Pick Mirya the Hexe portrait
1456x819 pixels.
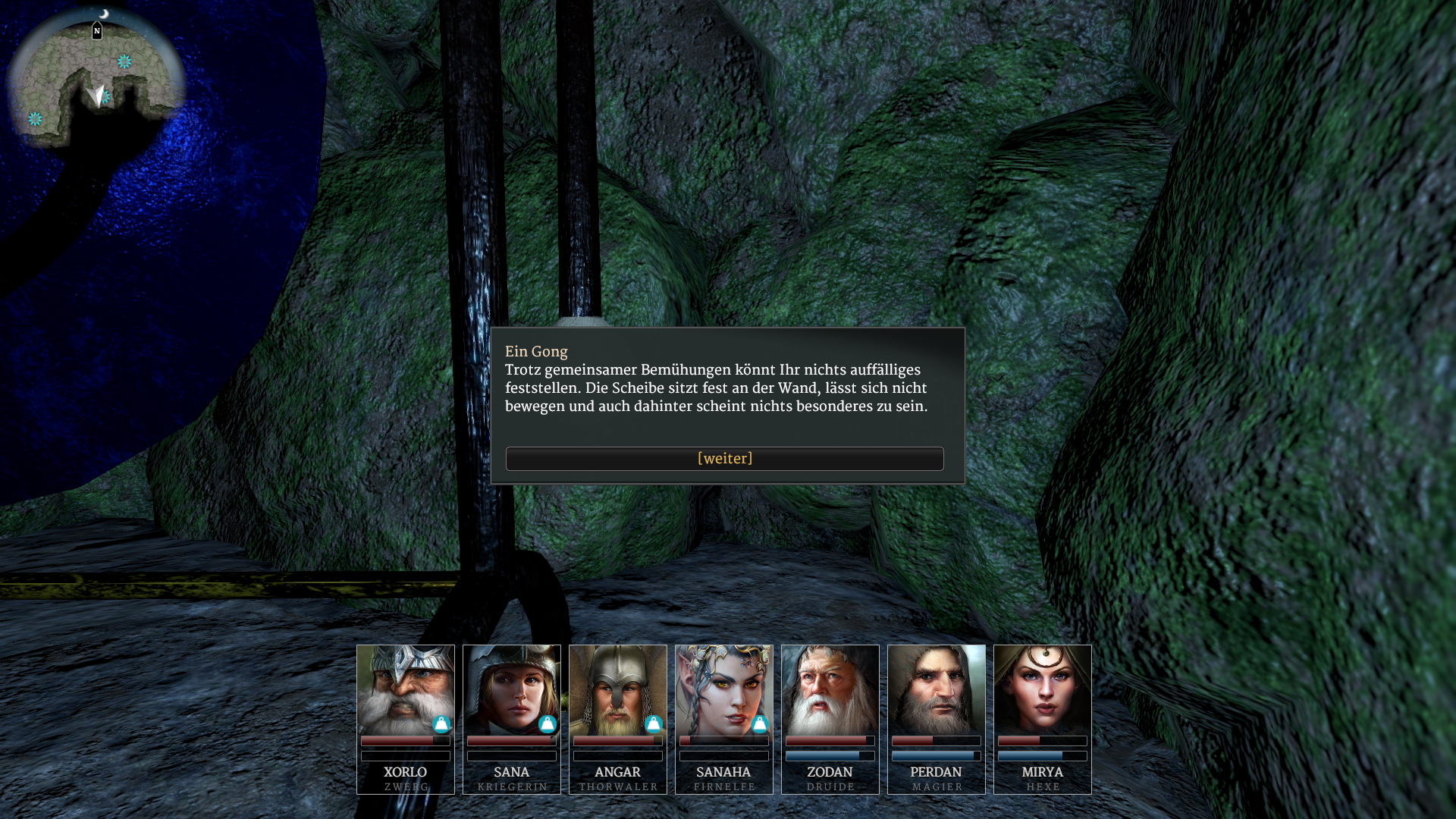[1042, 689]
